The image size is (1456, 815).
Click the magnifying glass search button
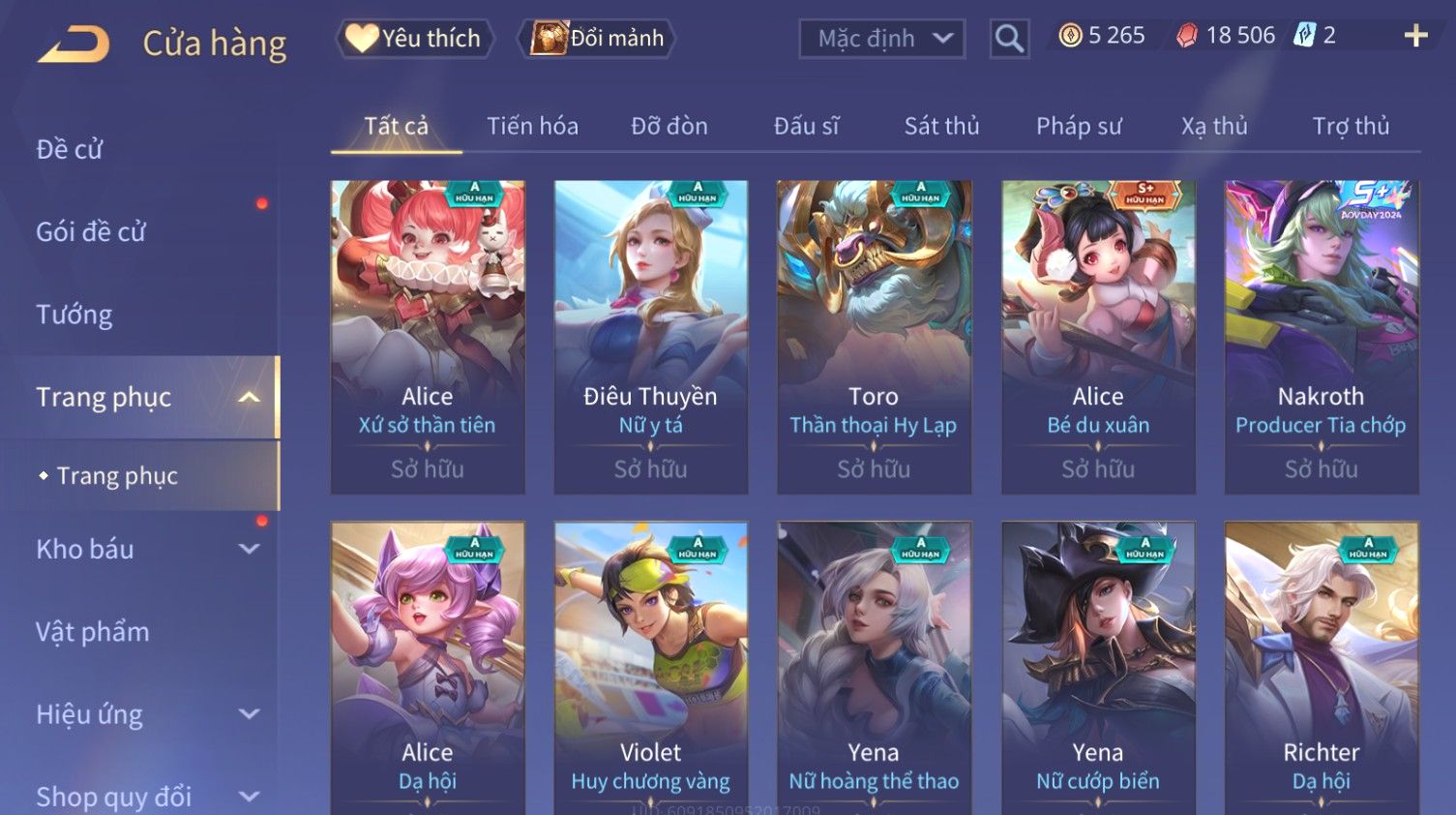1009,39
